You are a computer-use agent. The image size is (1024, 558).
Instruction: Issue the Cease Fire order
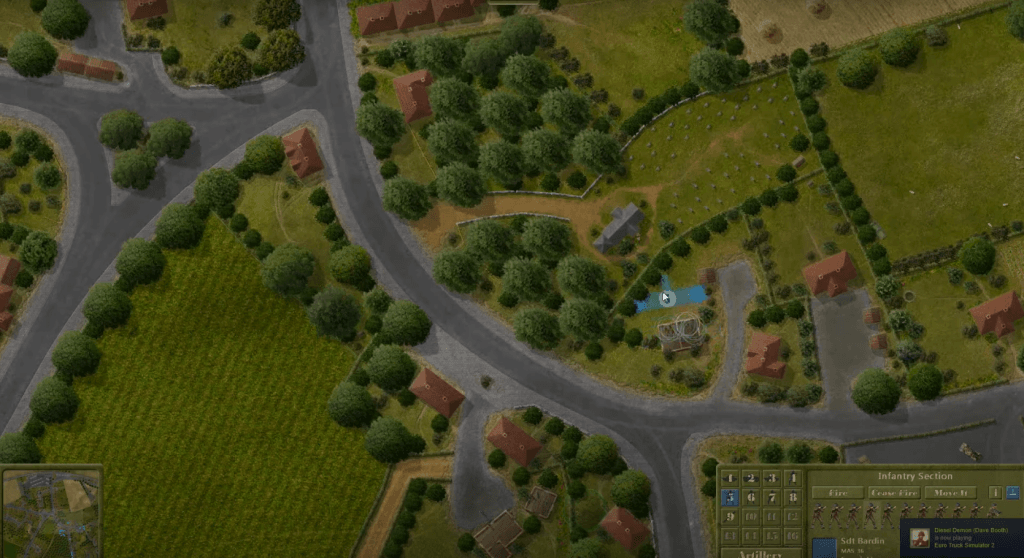pyautogui.click(x=893, y=492)
